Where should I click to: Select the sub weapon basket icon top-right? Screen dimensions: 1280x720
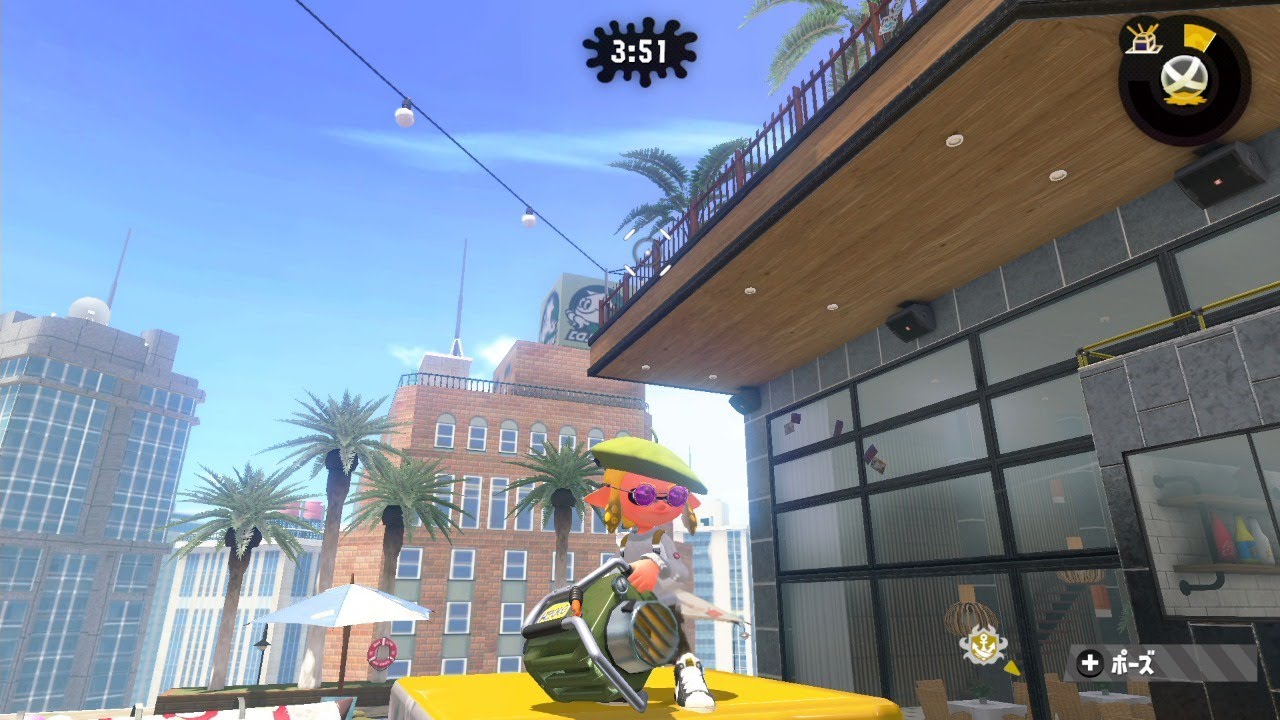click(1140, 44)
